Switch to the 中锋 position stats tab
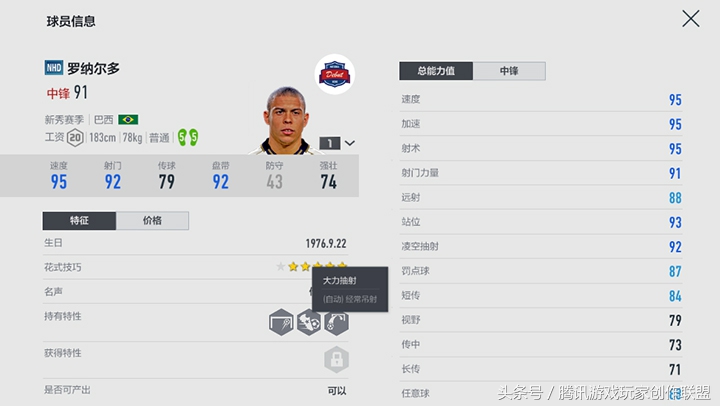720x406 pixels. point(509,71)
